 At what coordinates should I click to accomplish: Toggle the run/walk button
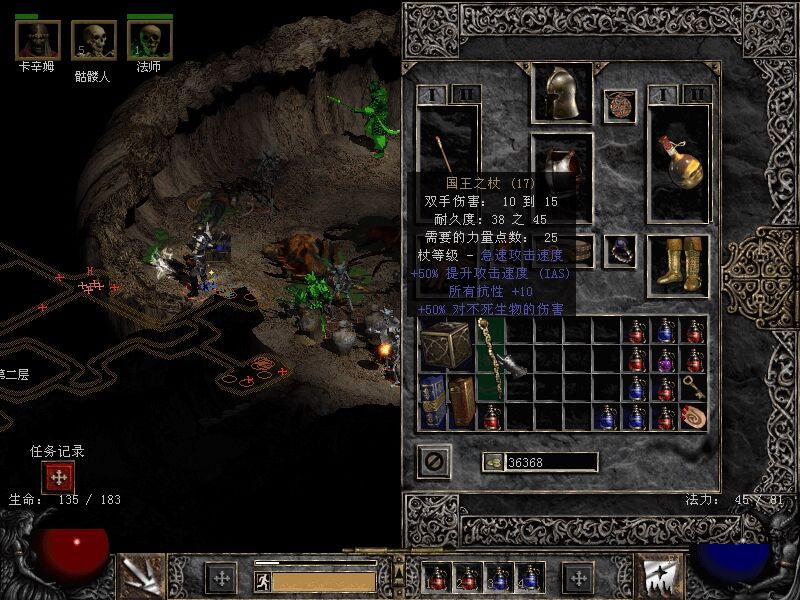[261, 580]
